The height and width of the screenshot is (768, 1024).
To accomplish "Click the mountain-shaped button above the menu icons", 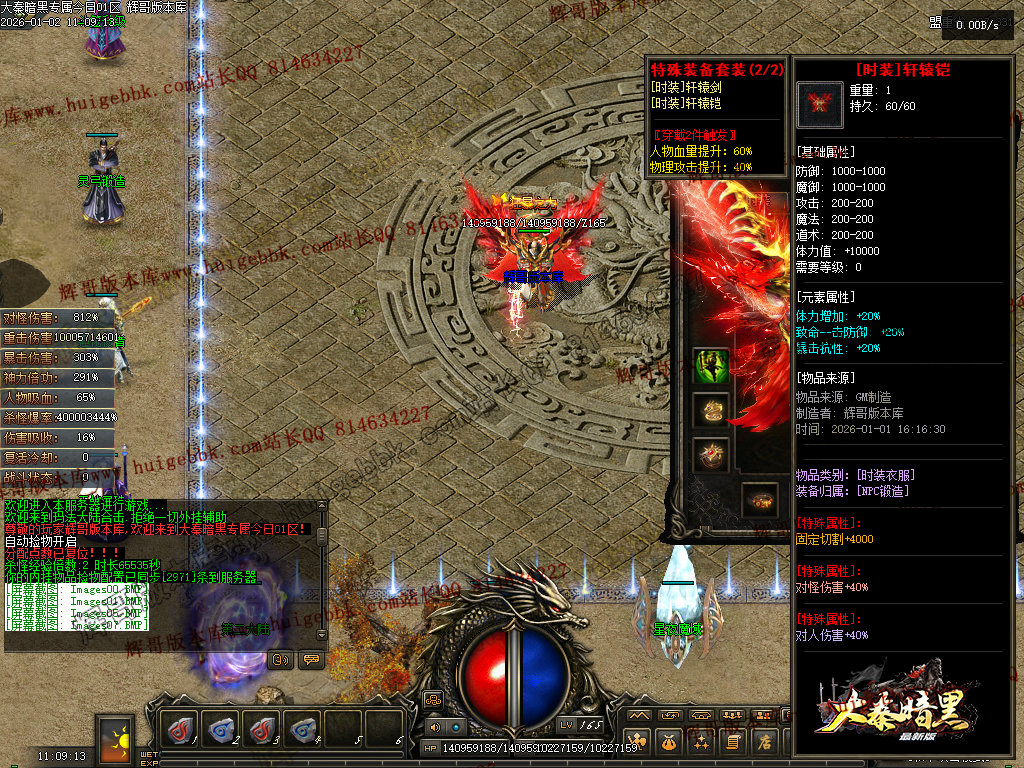I will [x=638, y=716].
